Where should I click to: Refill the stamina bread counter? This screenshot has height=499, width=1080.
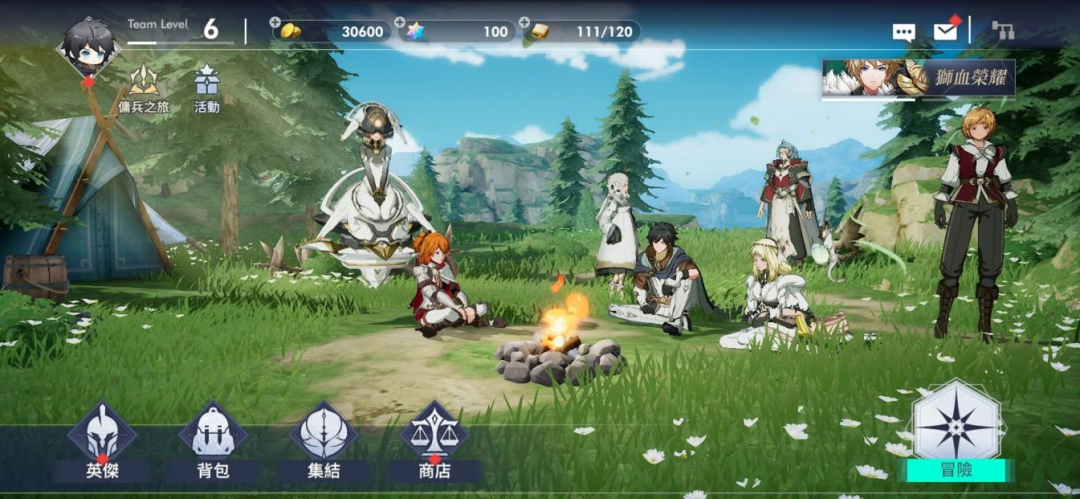[524, 22]
